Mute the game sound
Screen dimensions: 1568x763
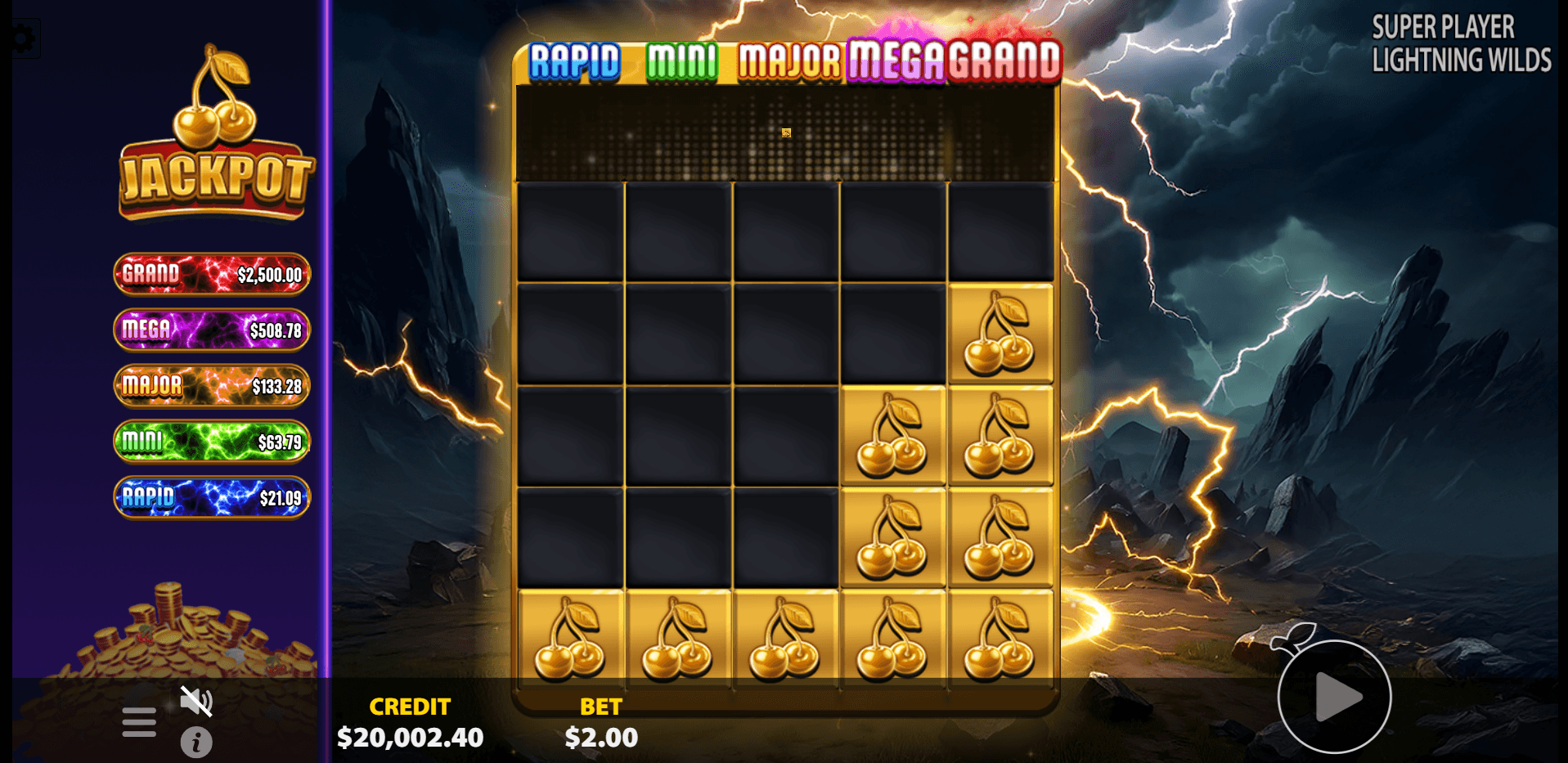click(196, 701)
